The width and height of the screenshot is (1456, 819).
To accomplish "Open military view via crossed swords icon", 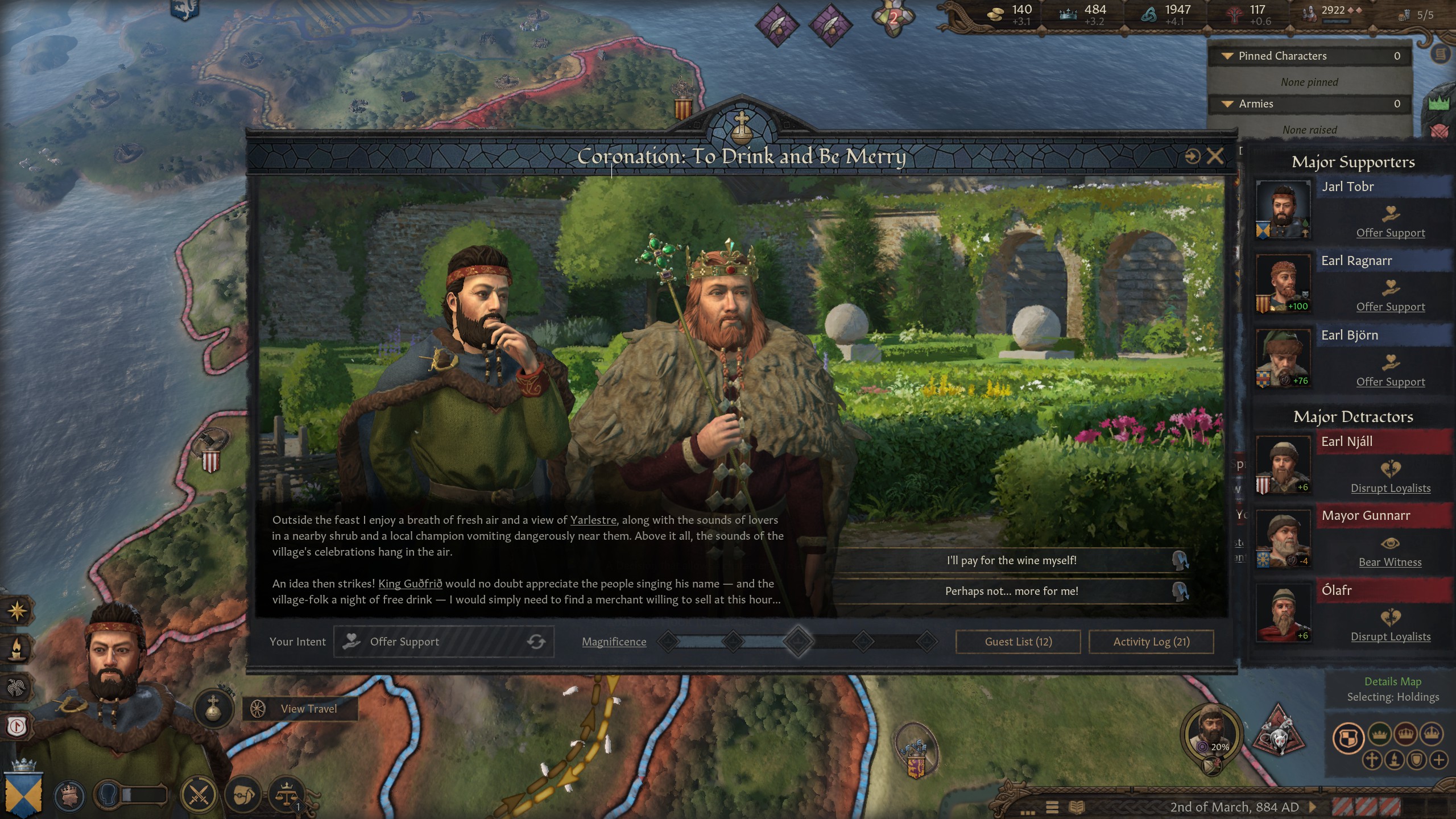I will [198, 793].
